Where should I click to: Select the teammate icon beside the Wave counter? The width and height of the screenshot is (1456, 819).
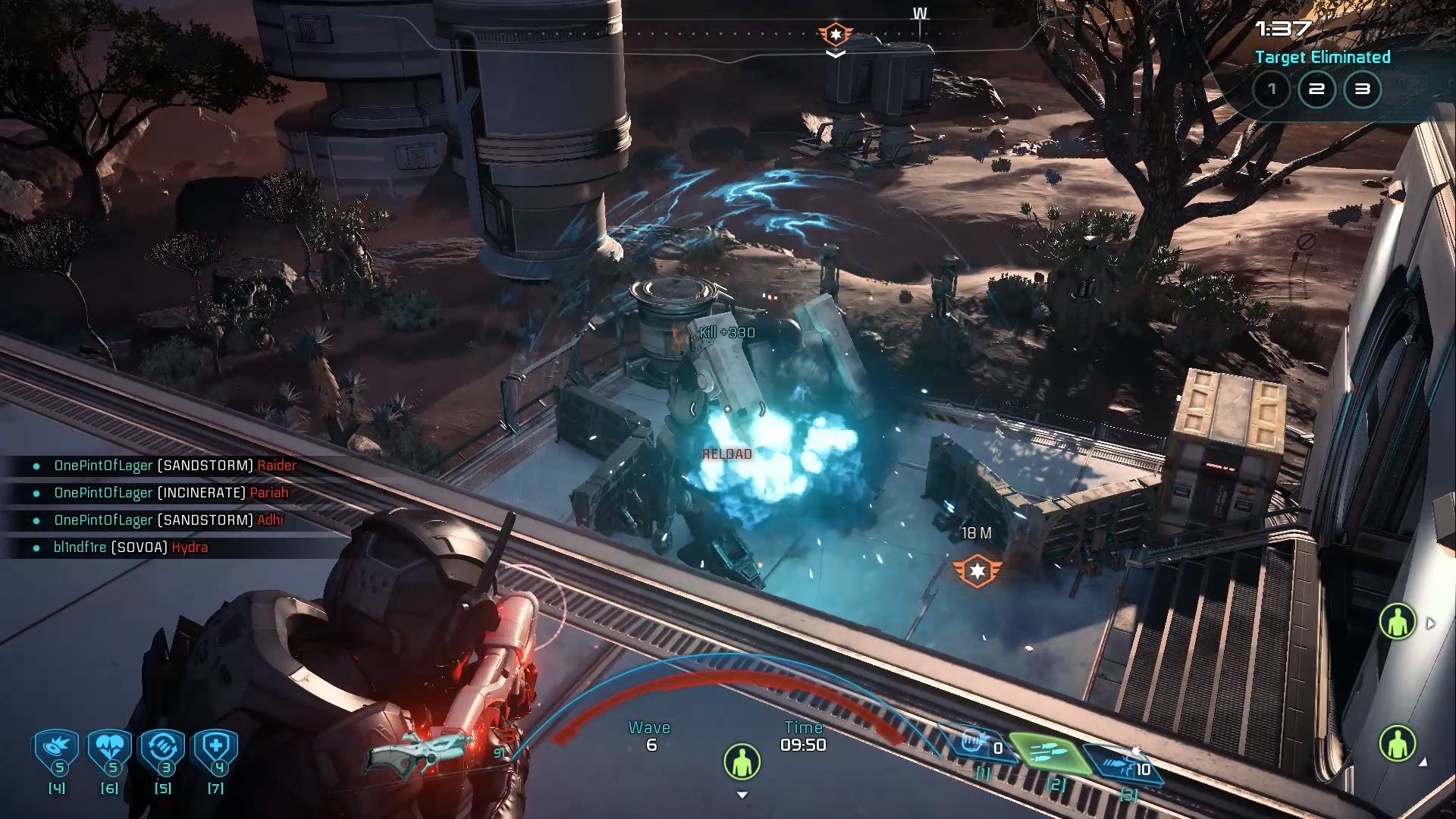click(742, 761)
